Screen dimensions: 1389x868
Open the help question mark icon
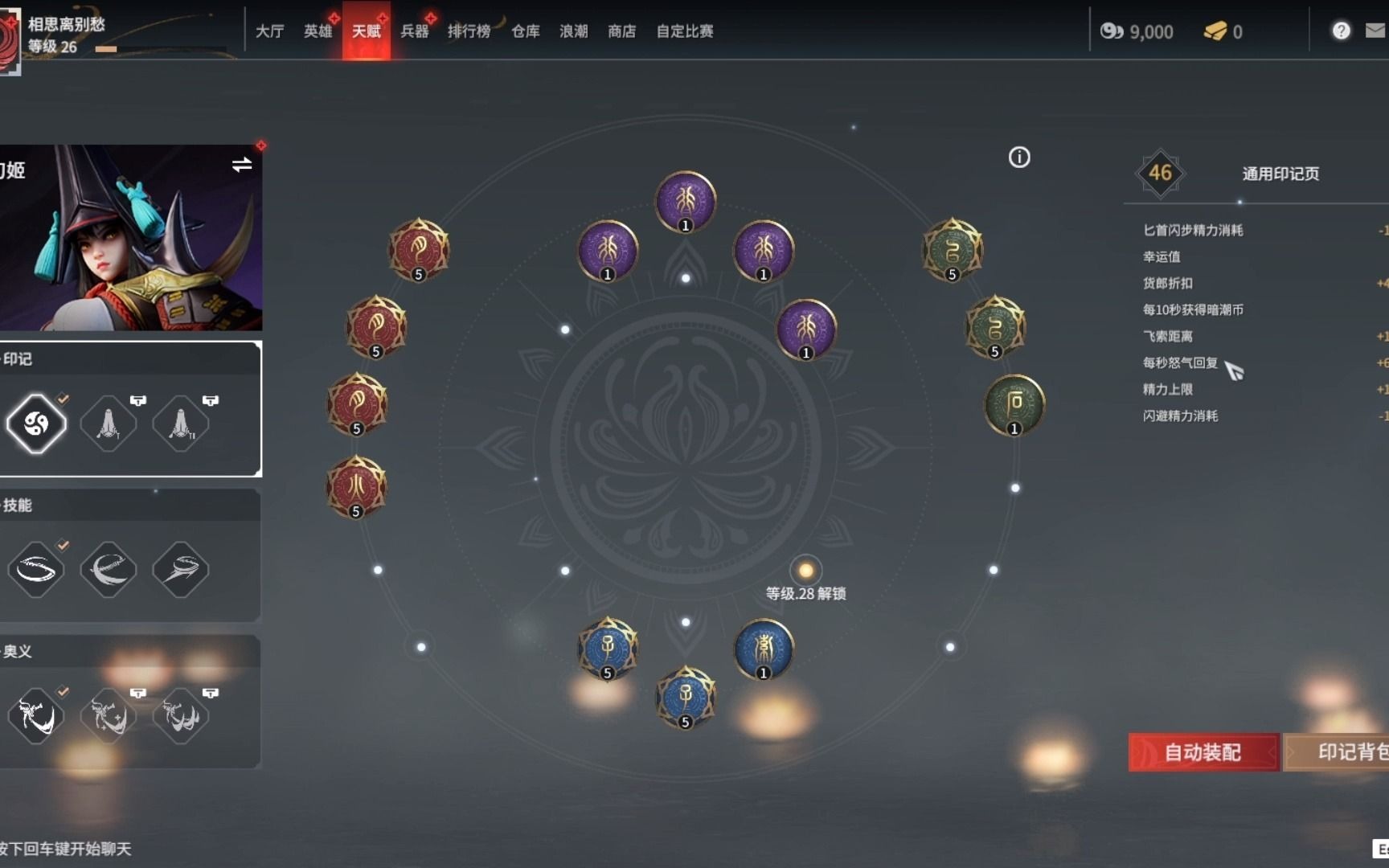pos(1339,31)
